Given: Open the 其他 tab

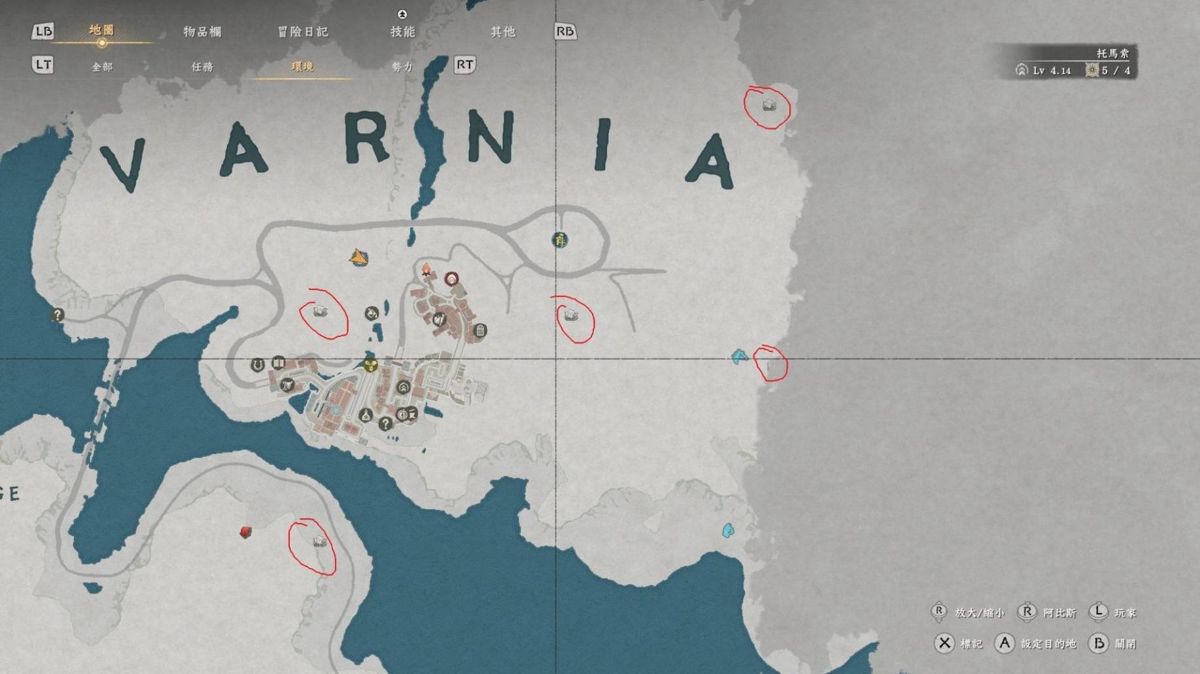Looking at the screenshot, I should [x=502, y=32].
